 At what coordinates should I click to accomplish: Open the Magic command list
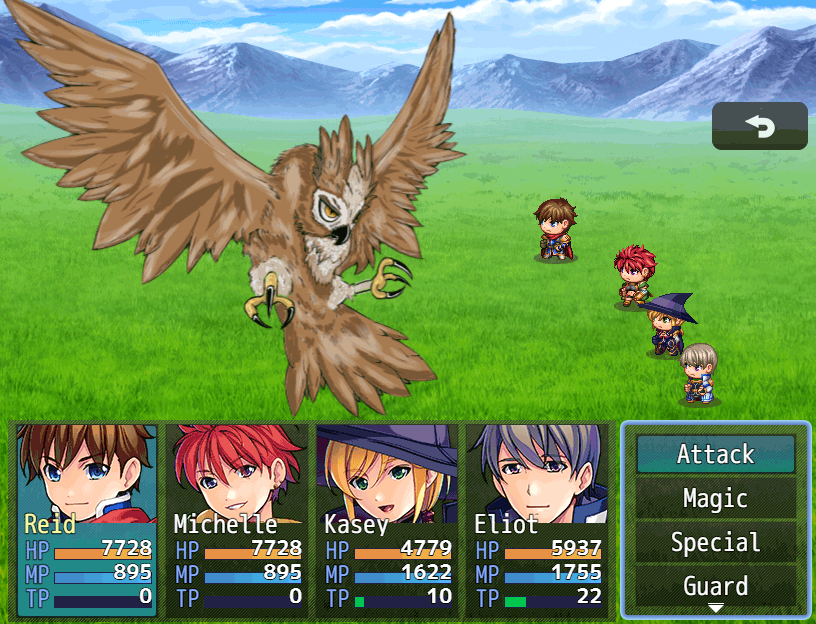click(x=715, y=498)
